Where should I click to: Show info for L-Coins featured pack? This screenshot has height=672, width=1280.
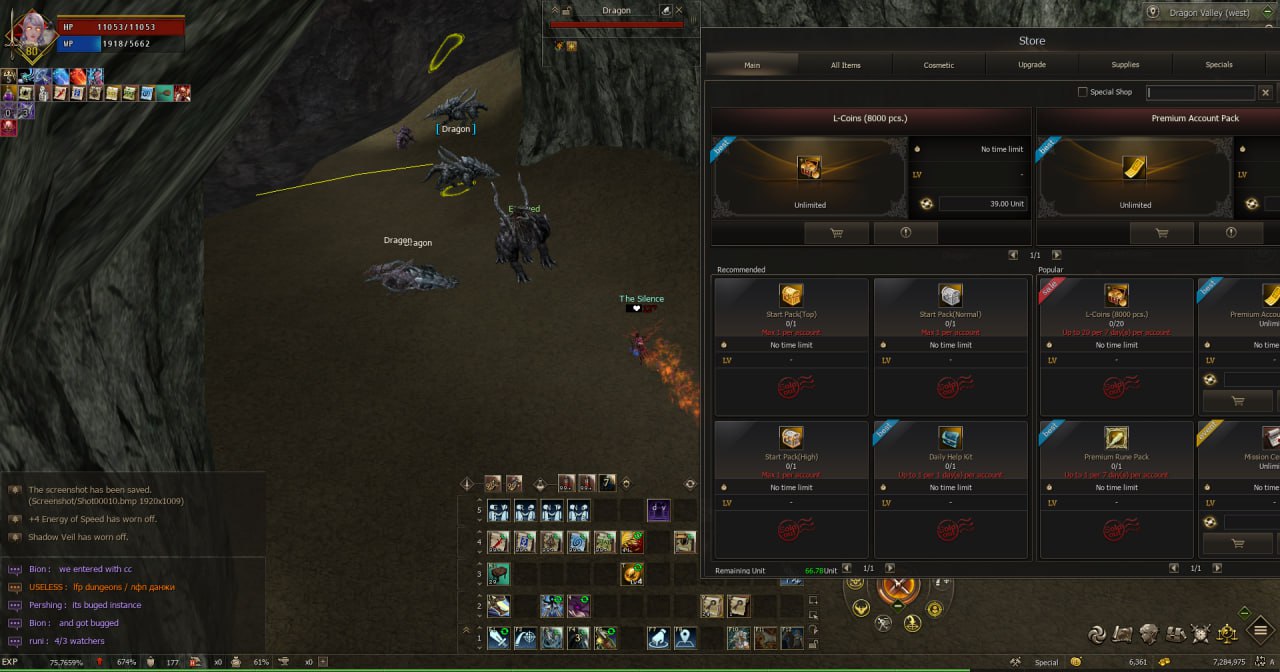905,233
